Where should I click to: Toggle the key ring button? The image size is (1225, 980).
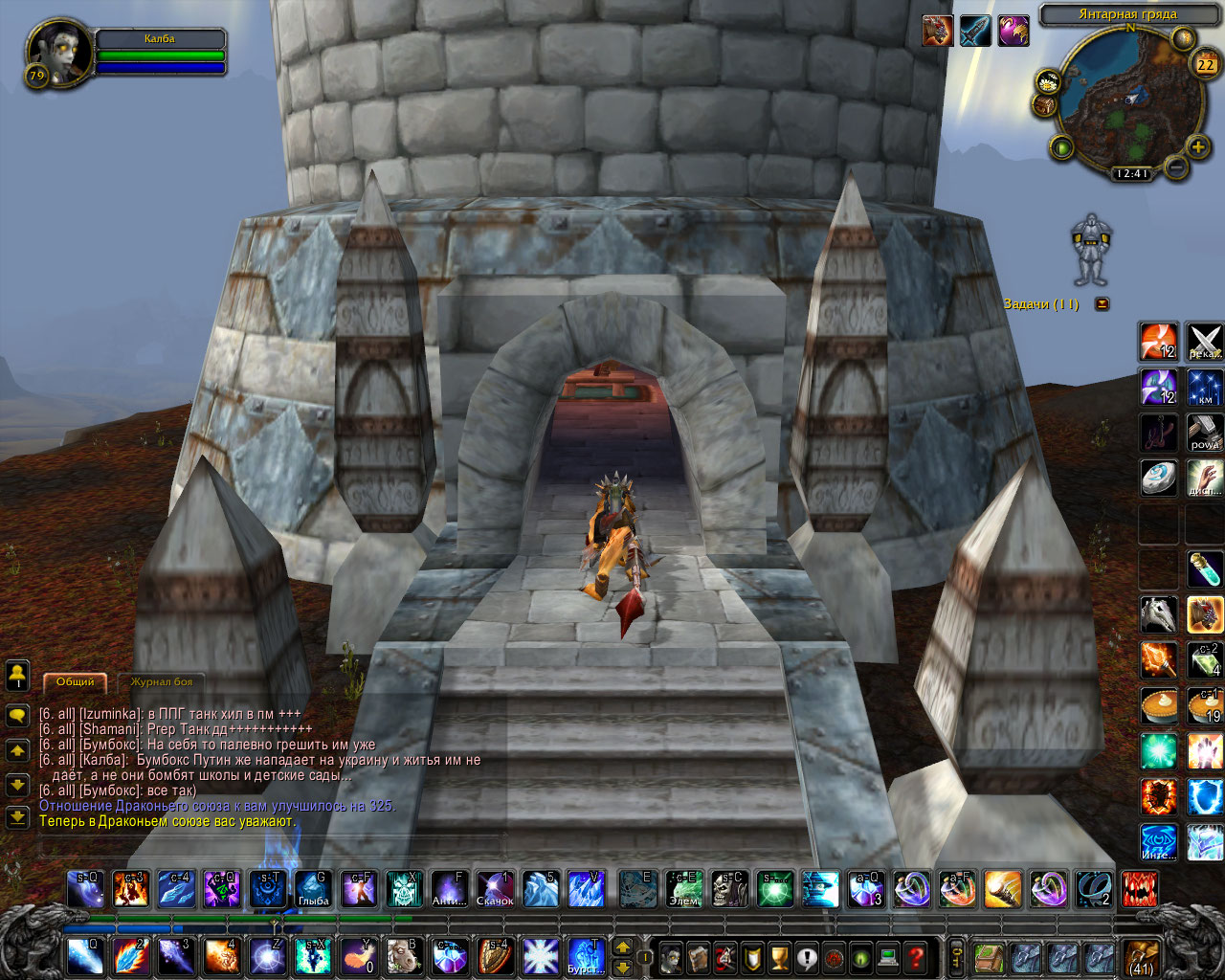point(955,956)
